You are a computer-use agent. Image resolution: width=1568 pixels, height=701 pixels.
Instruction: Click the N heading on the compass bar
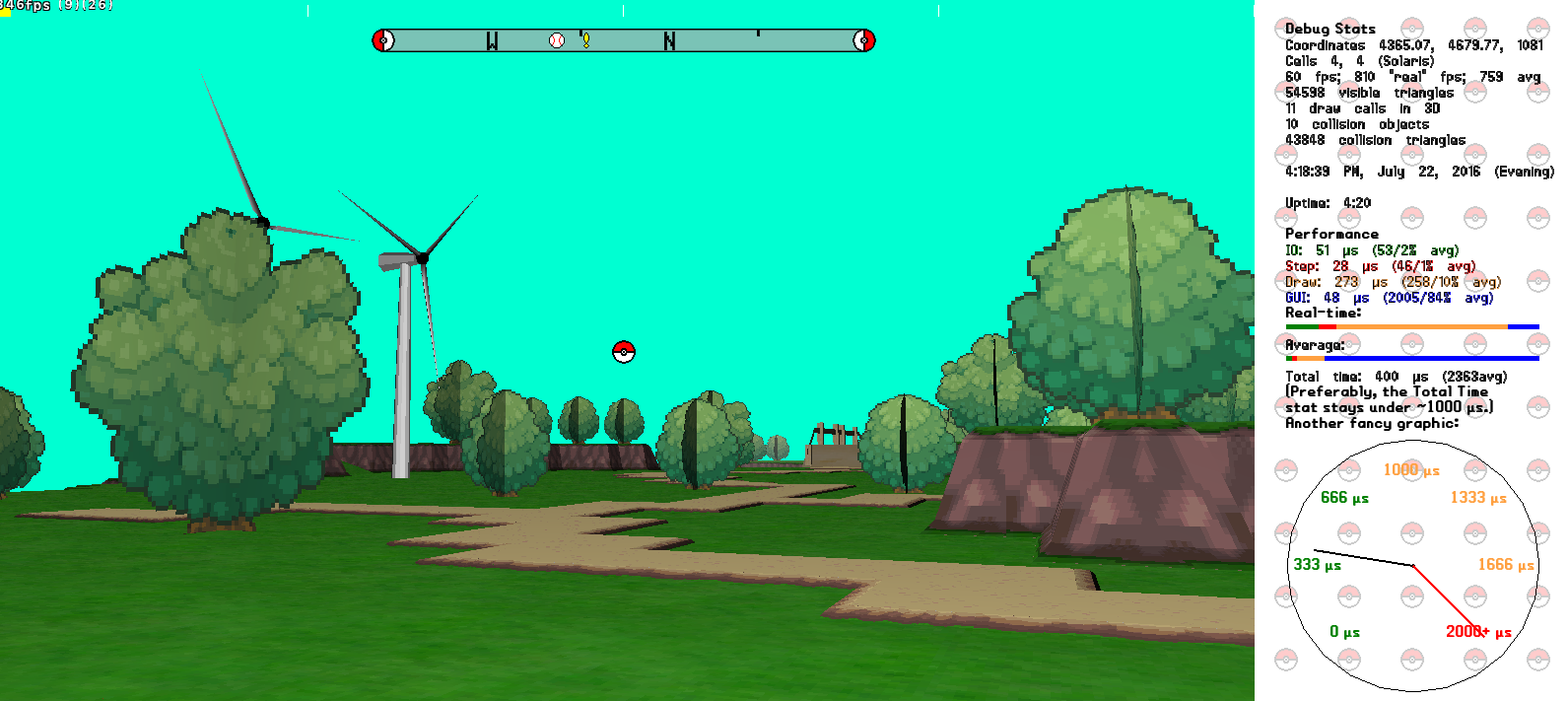tap(670, 40)
